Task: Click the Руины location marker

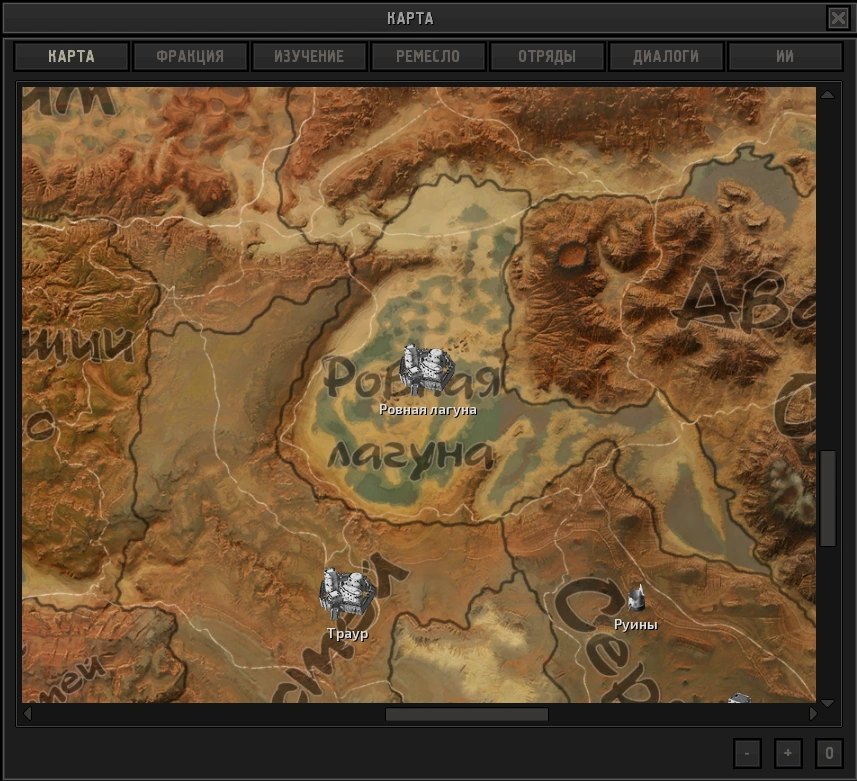Action: click(x=636, y=600)
